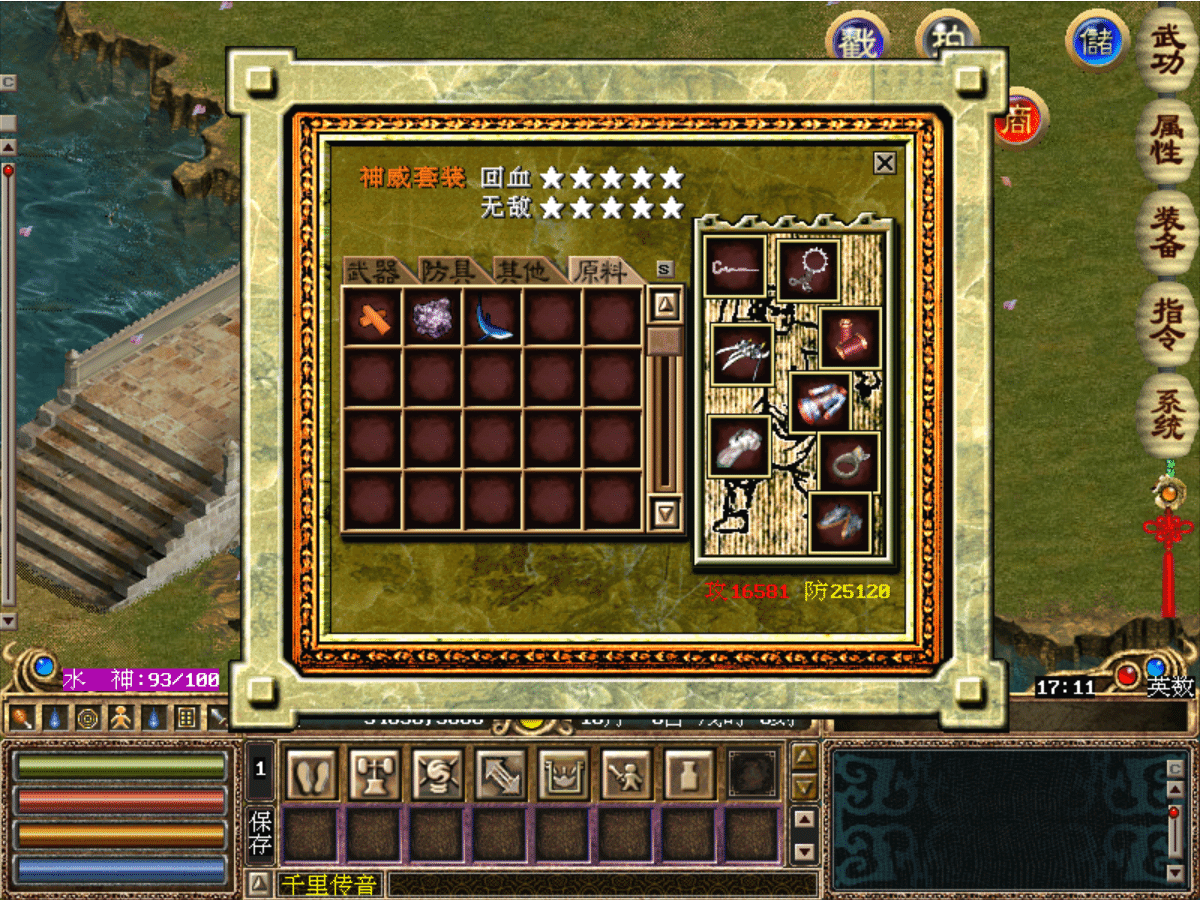Select the equipped claw weapon slot
Image resolution: width=1200 pixels, height=900 pixels.
tap(742, 354)
